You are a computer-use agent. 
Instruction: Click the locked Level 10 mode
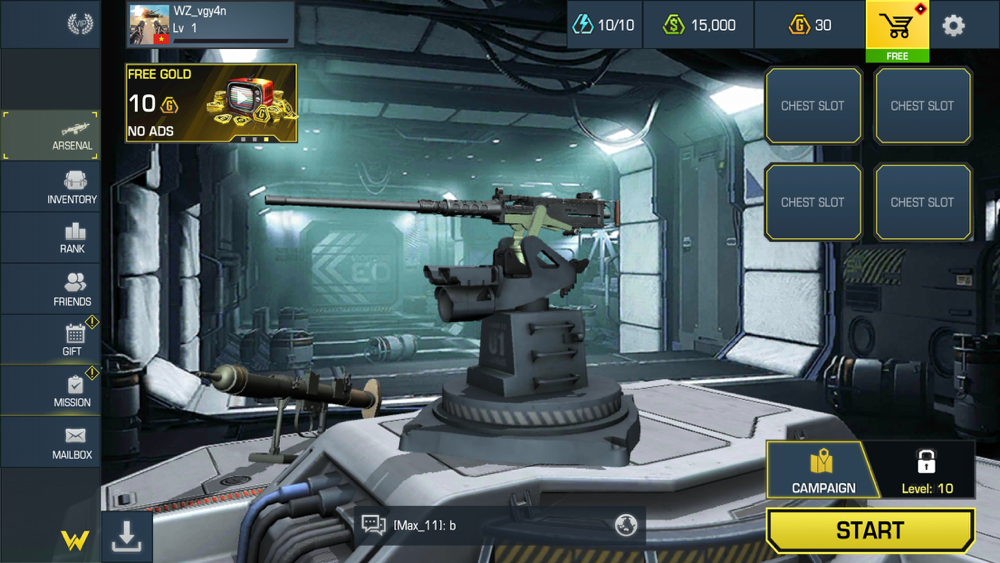927,470
